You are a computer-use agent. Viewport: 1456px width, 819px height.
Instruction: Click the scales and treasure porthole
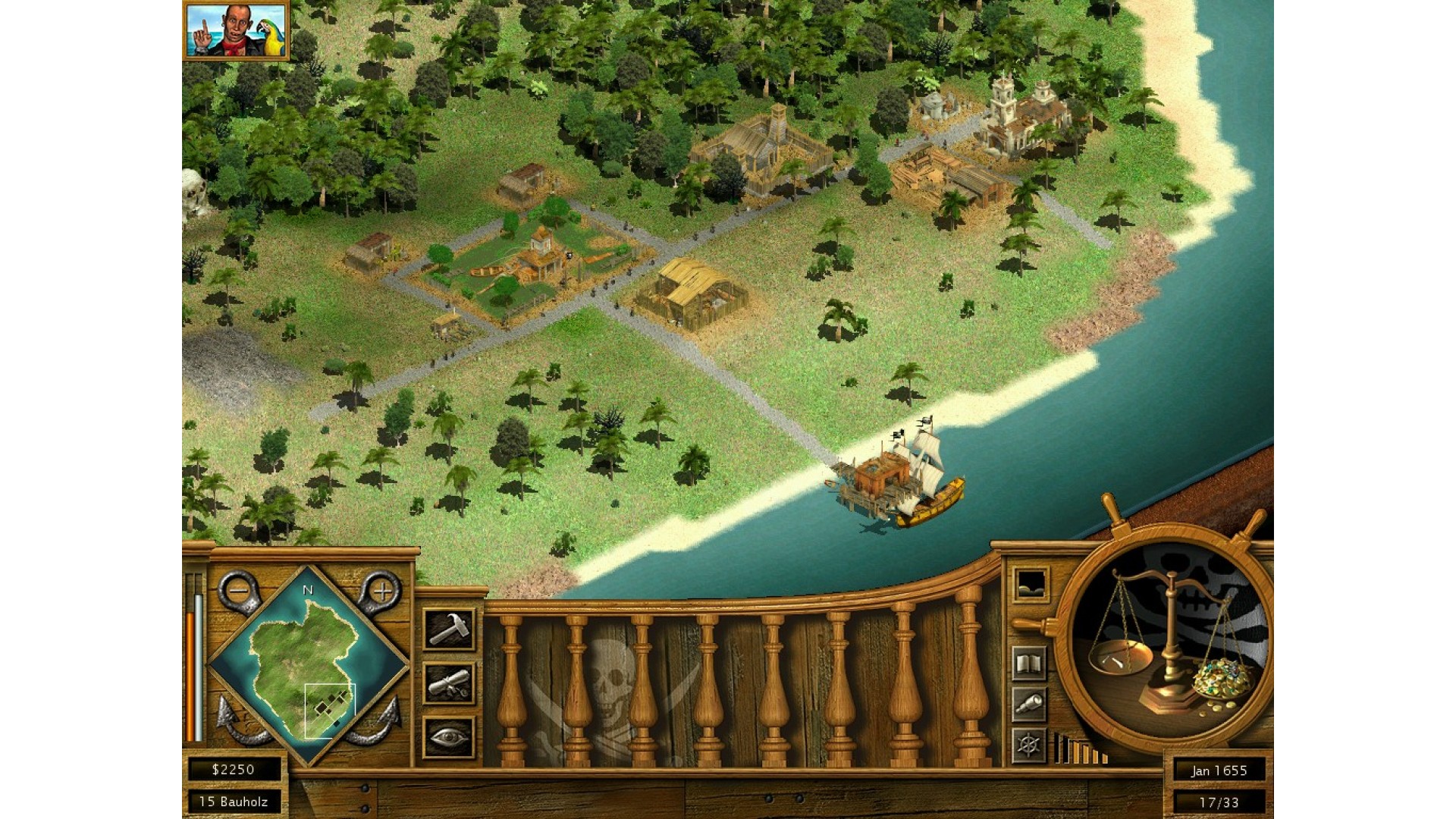(1163, 643)
